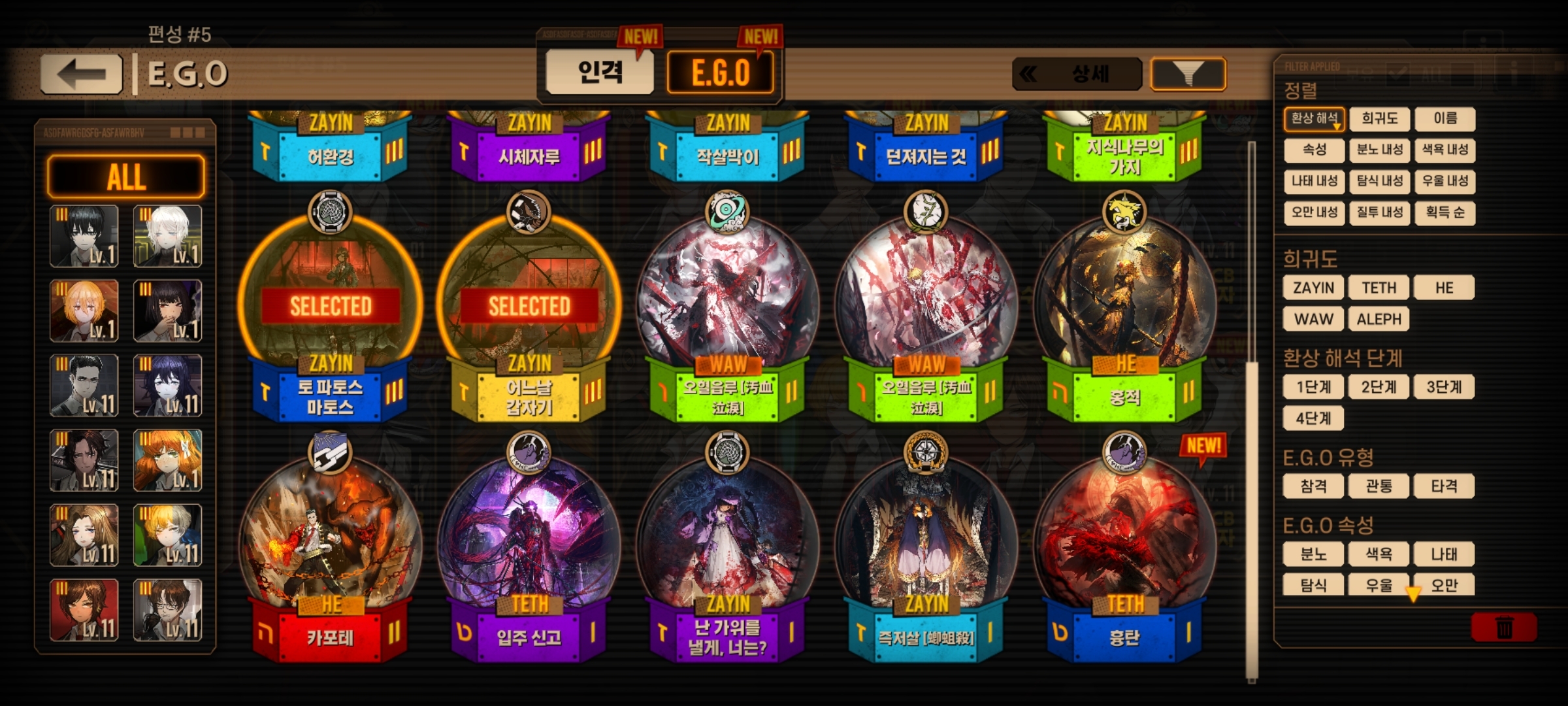The height and width of the screenshot is (706, 1568).
Task: Toggle the 상세 detail view button
Action: click(1077, 74)
